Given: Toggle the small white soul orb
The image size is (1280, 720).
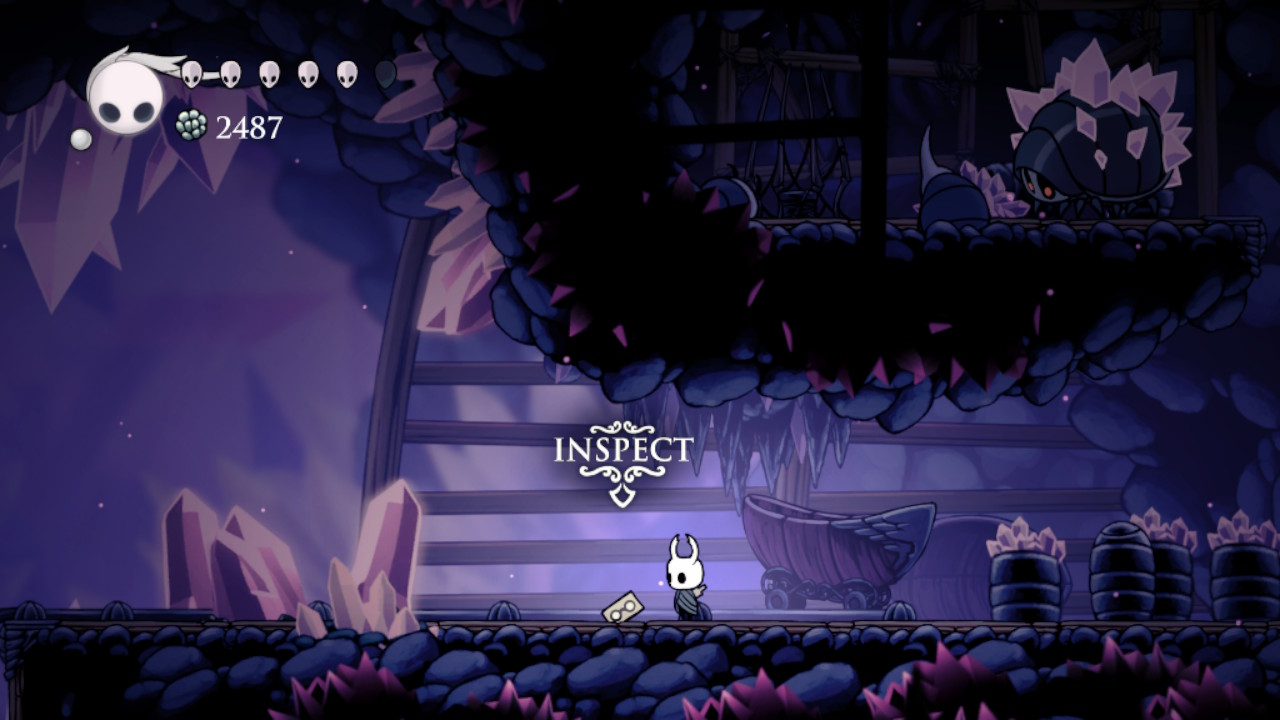Looking at the screenshot, I should click(80, 138).
